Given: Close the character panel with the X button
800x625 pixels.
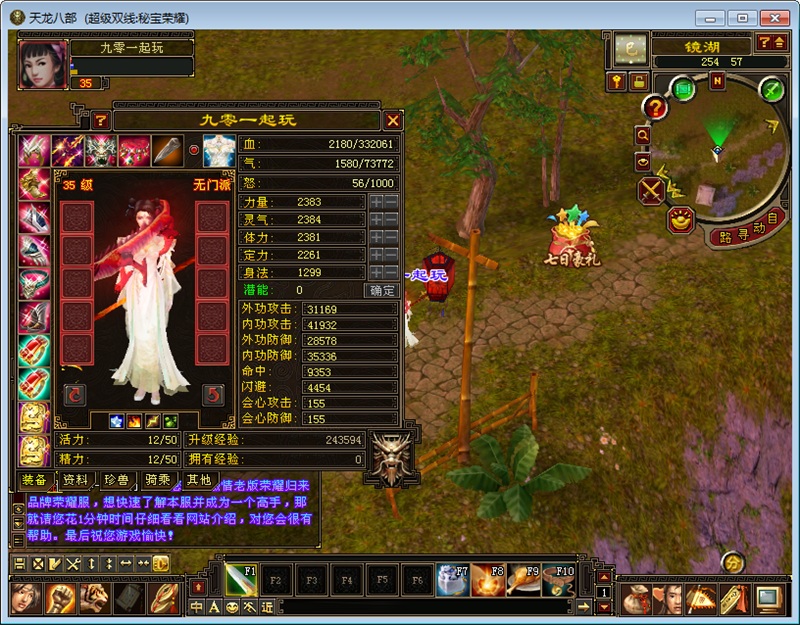Looking at the screenshot, I should tap(393, 120).
